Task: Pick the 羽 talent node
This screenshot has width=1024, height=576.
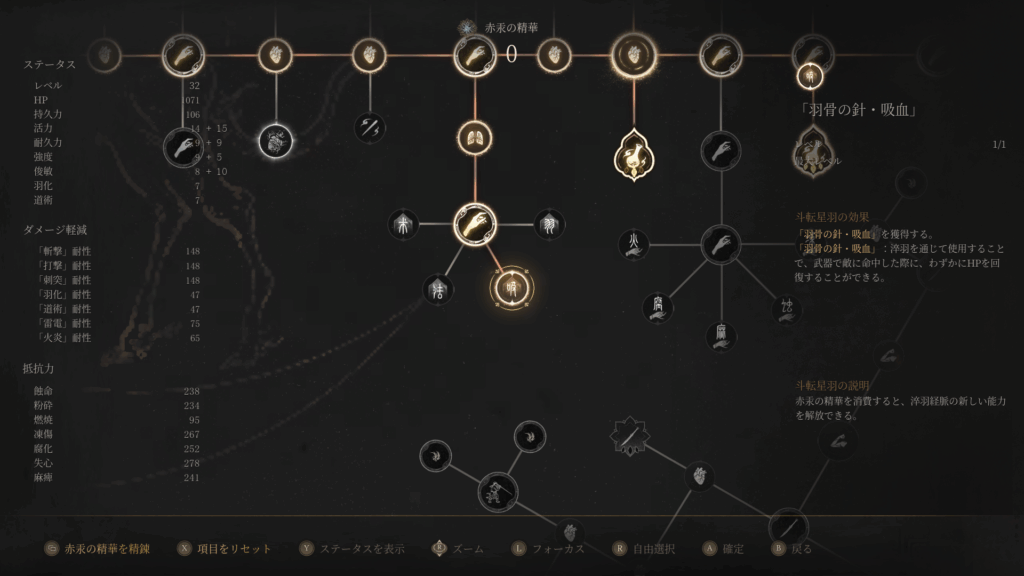Action: pyautogui.click(x=549, y=223)
